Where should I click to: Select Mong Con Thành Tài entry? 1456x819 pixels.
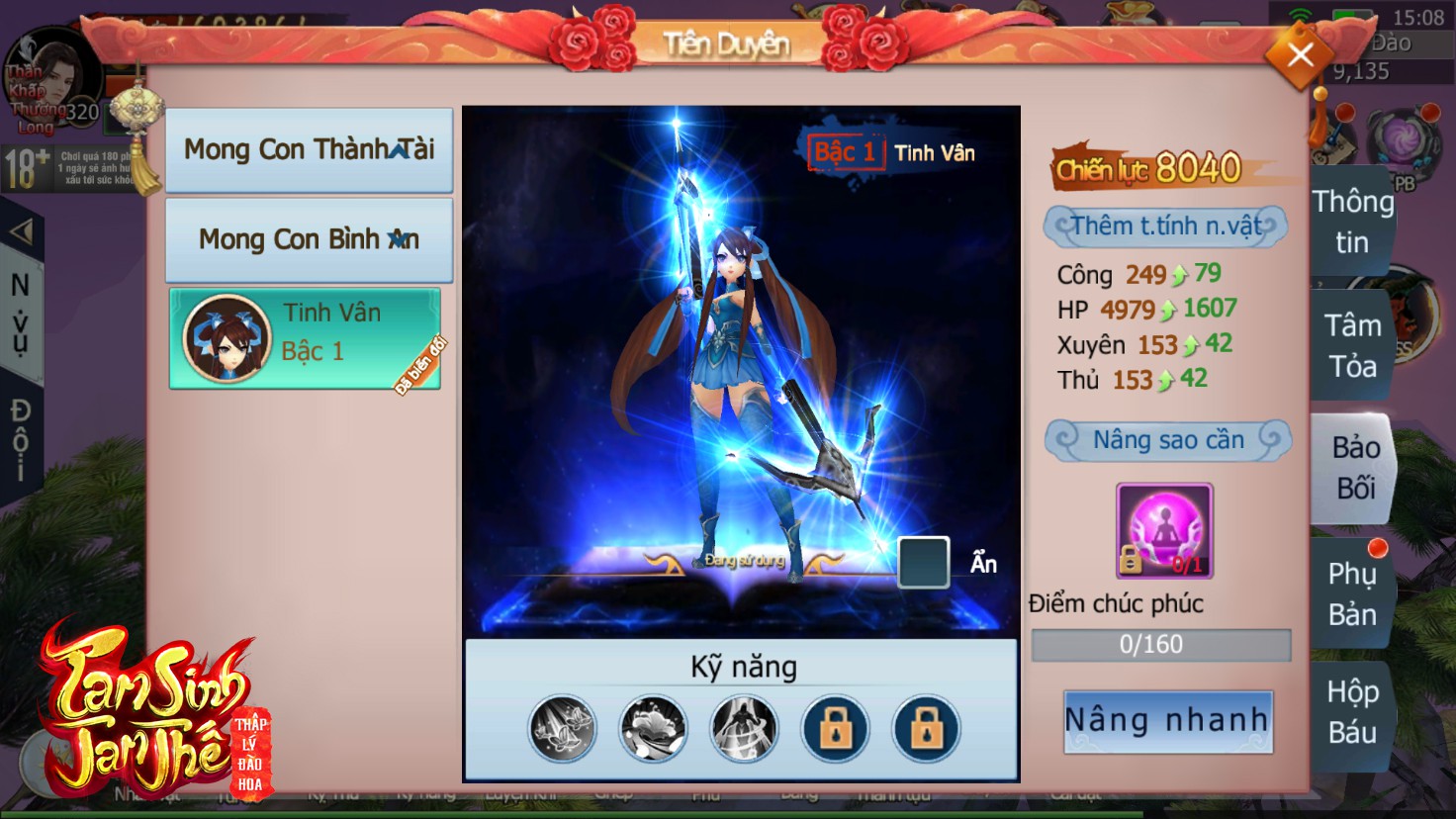click(309, 149)
